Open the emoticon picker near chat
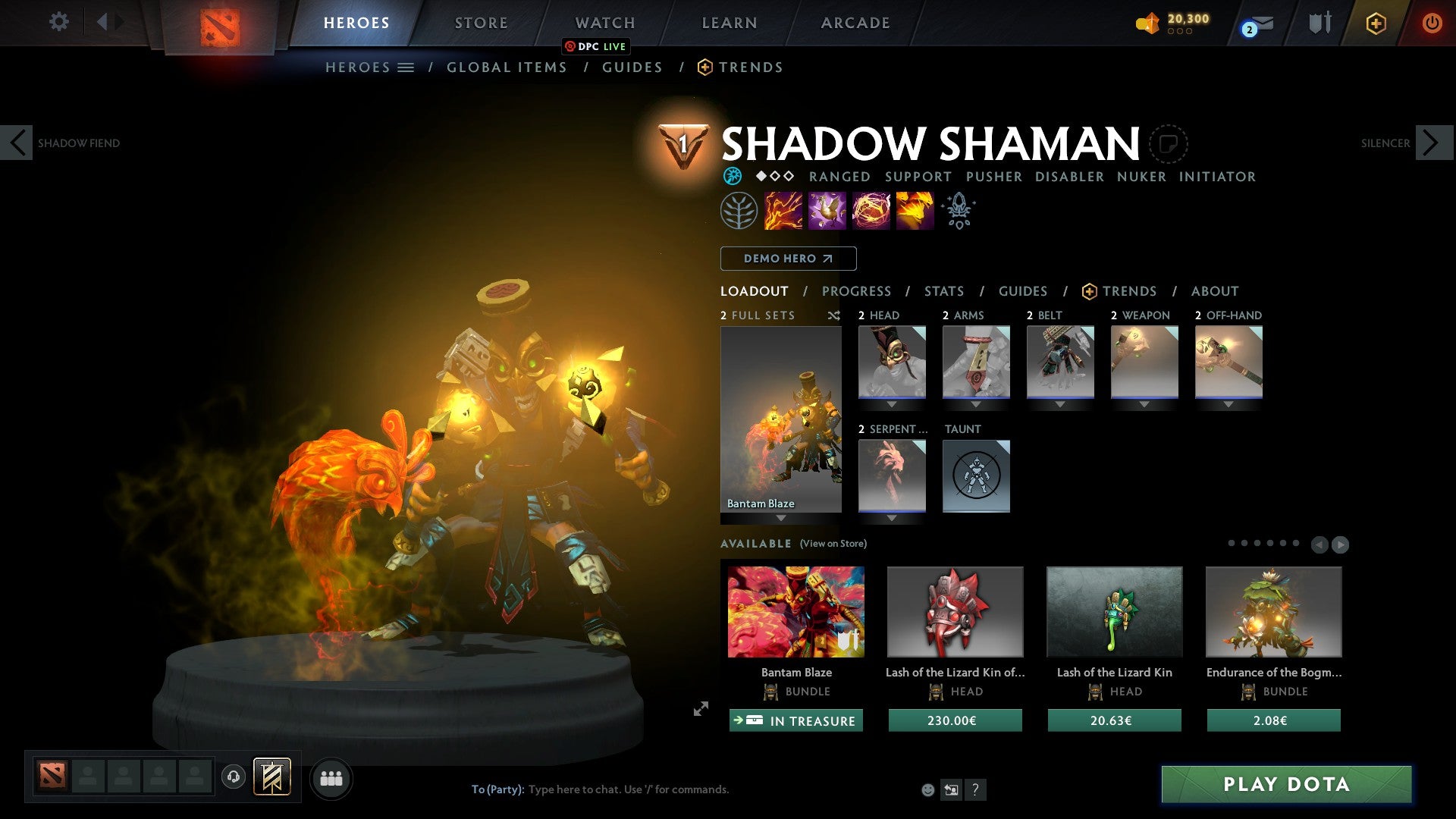The height and width of the screenshot is (819, 1456). (927, 789)
